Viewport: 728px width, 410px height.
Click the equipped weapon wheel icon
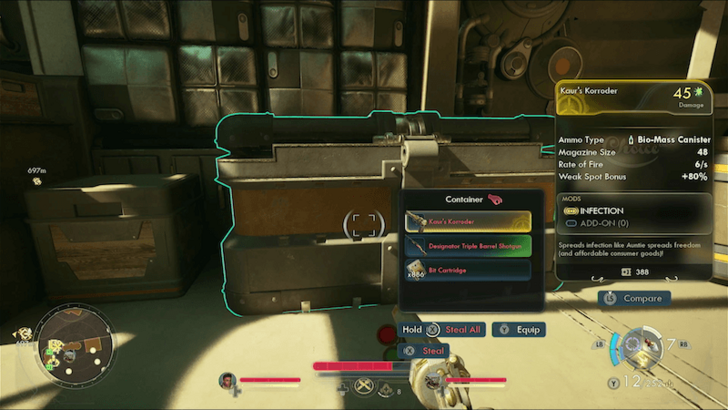[x=639, y=347]
